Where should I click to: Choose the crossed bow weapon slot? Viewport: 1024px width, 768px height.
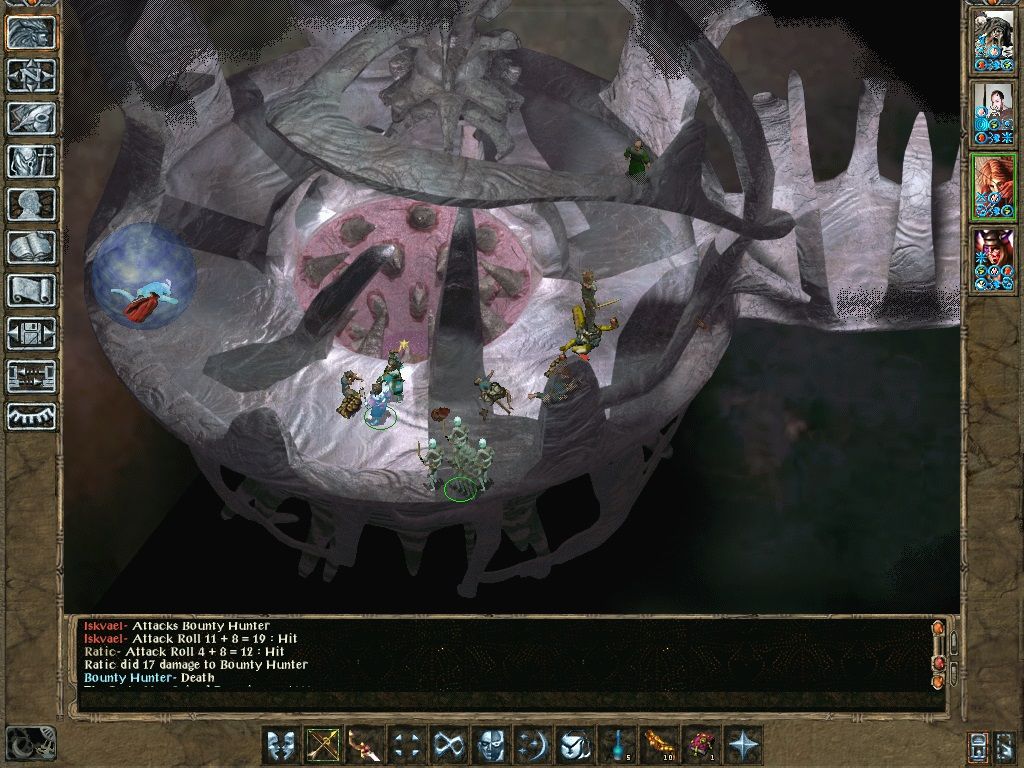(323, 745)
